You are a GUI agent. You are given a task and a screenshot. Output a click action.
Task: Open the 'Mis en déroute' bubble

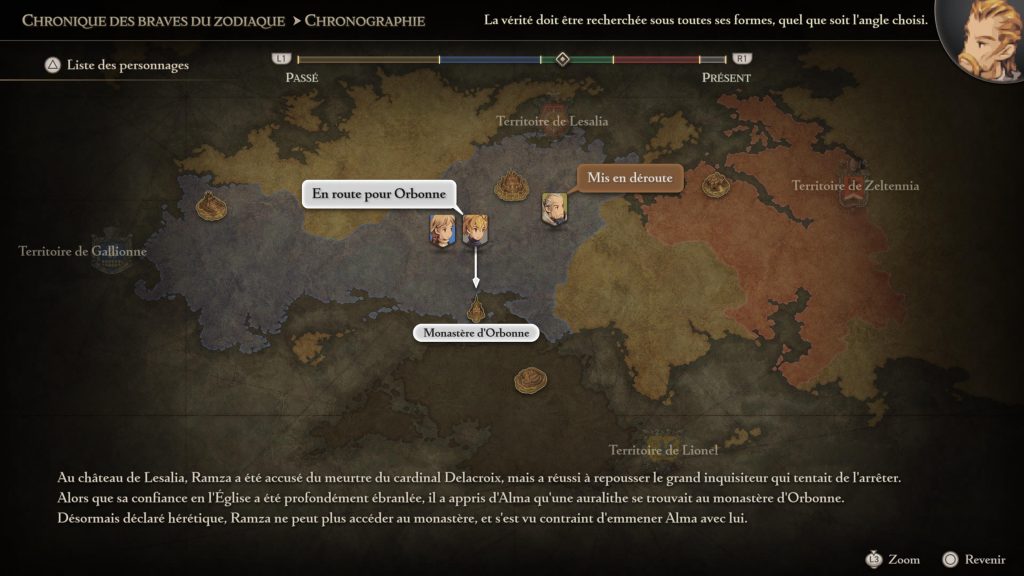629,179
